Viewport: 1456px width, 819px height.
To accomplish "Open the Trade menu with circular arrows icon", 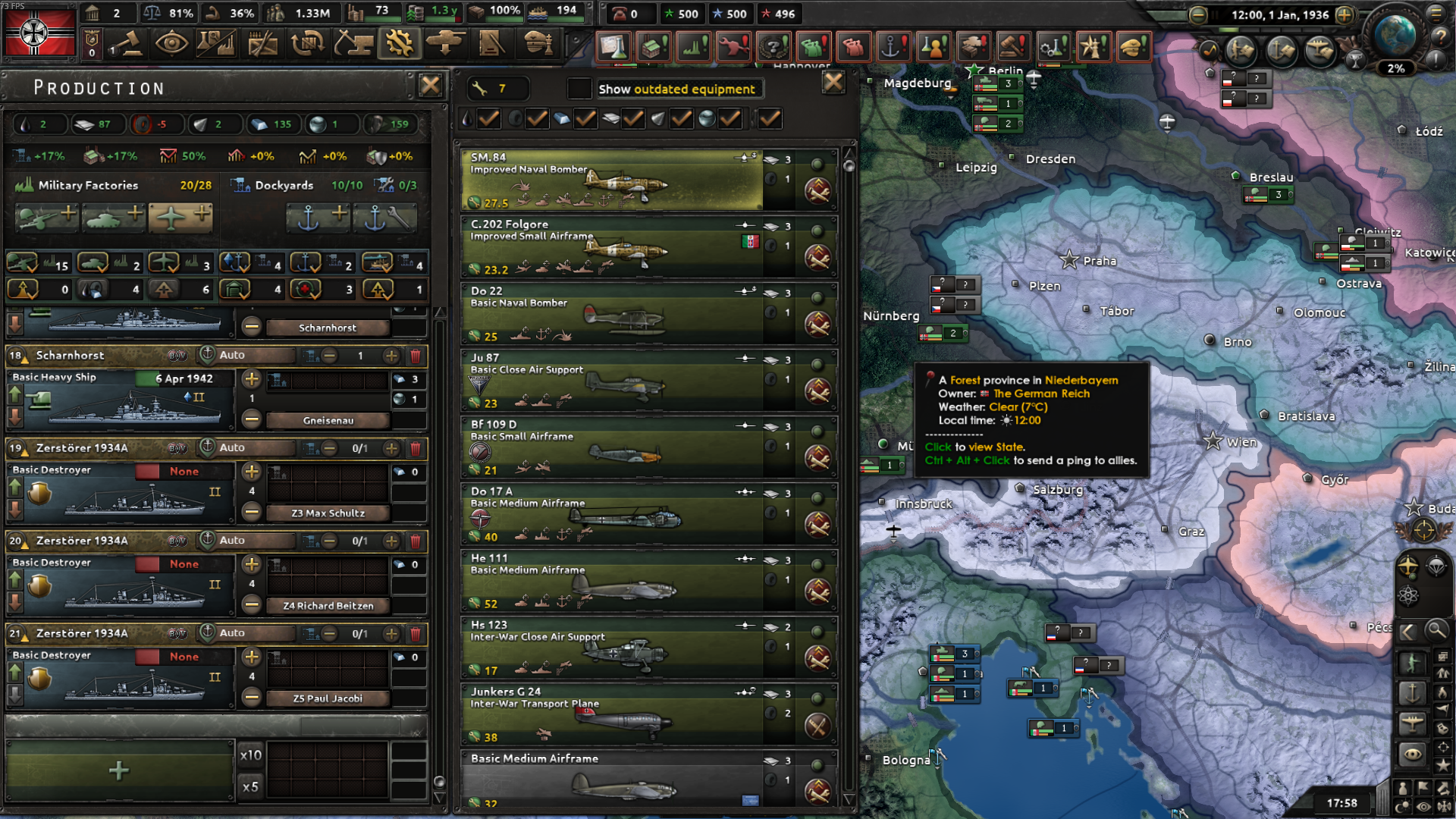I will point(309,44).
